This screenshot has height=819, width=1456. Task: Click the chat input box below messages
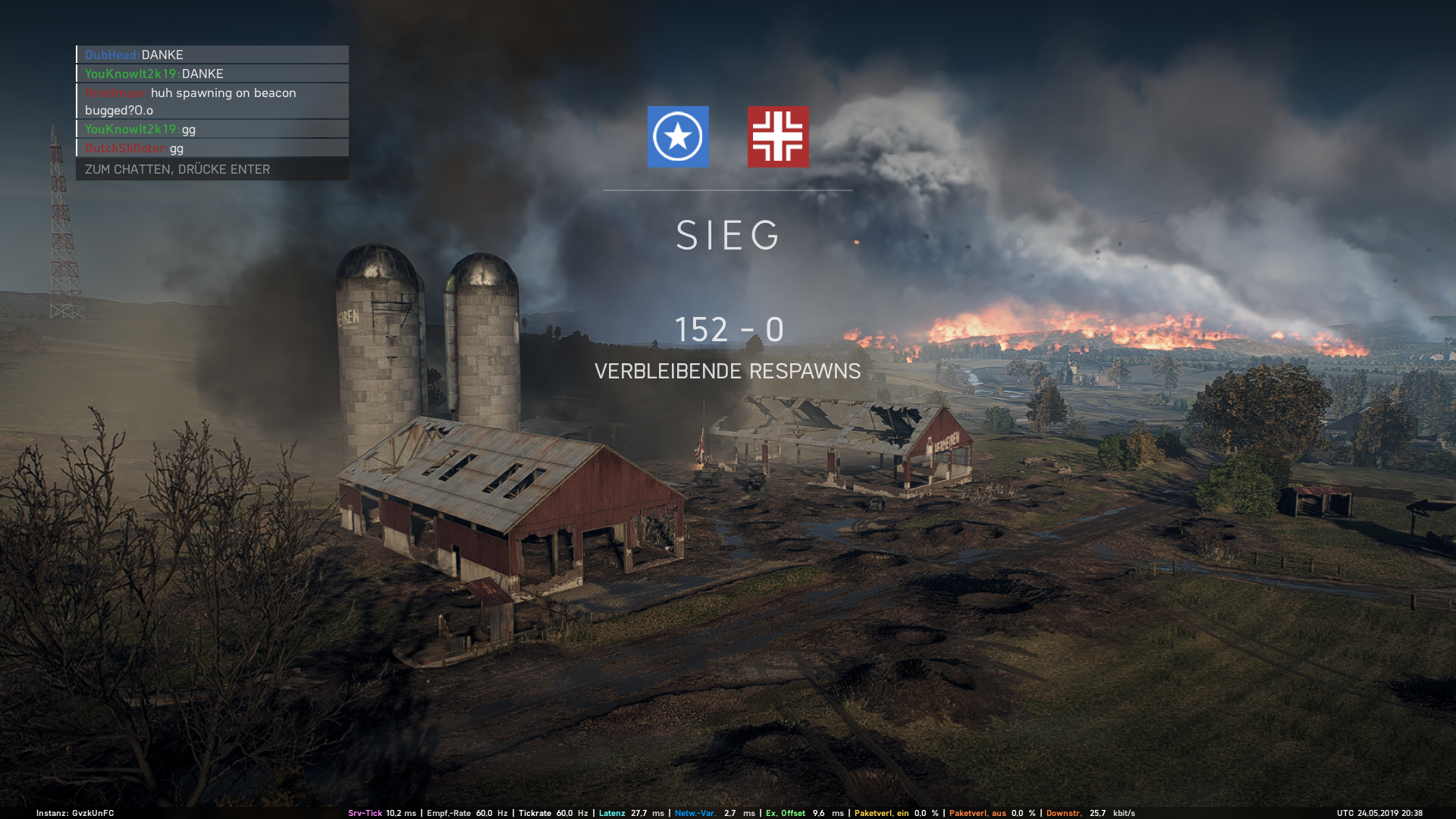point(212,169)
